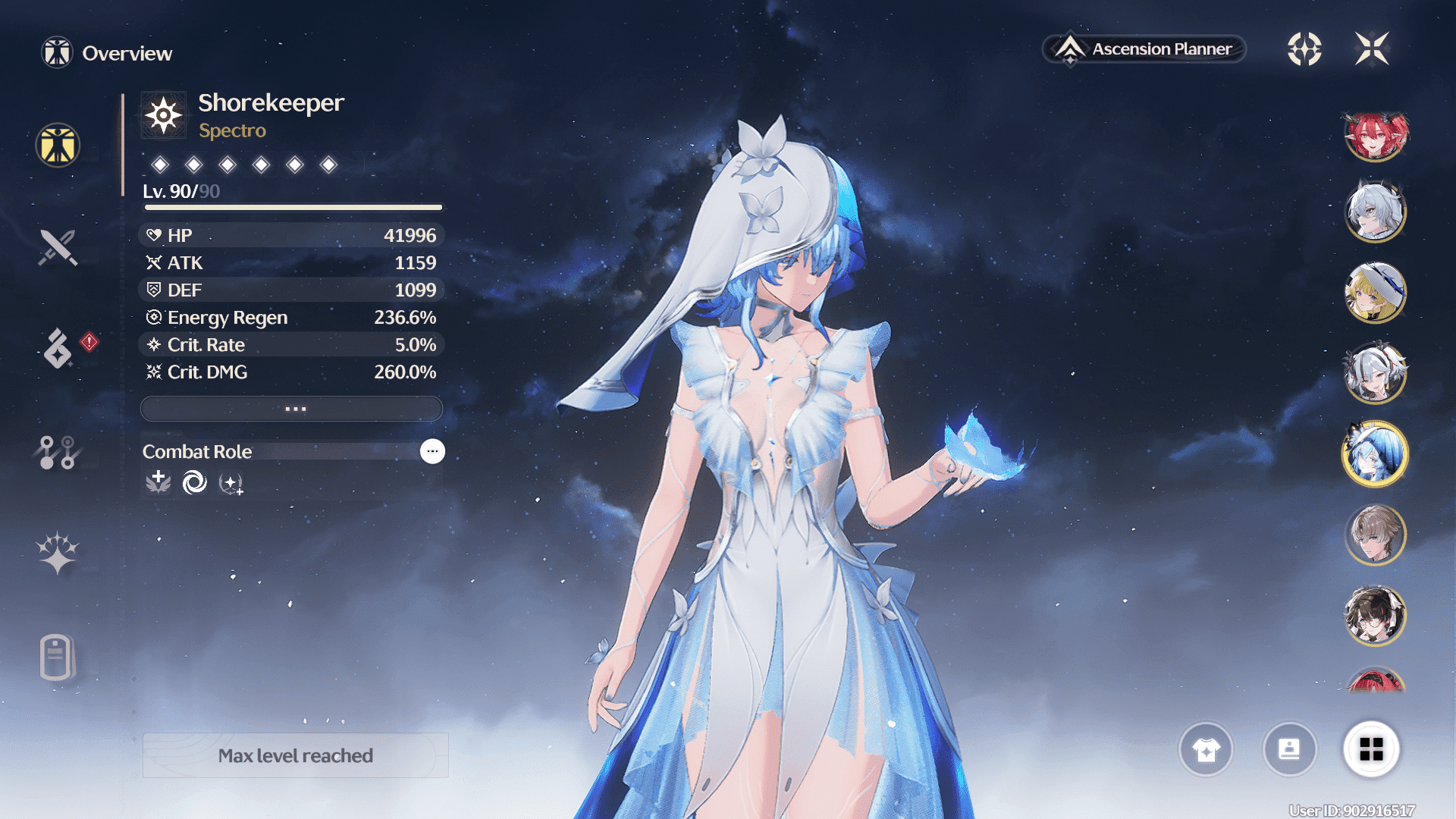Expand the full stats list ellipsis bar
The width and height of the screenshot is (1456, 819).
292,409
